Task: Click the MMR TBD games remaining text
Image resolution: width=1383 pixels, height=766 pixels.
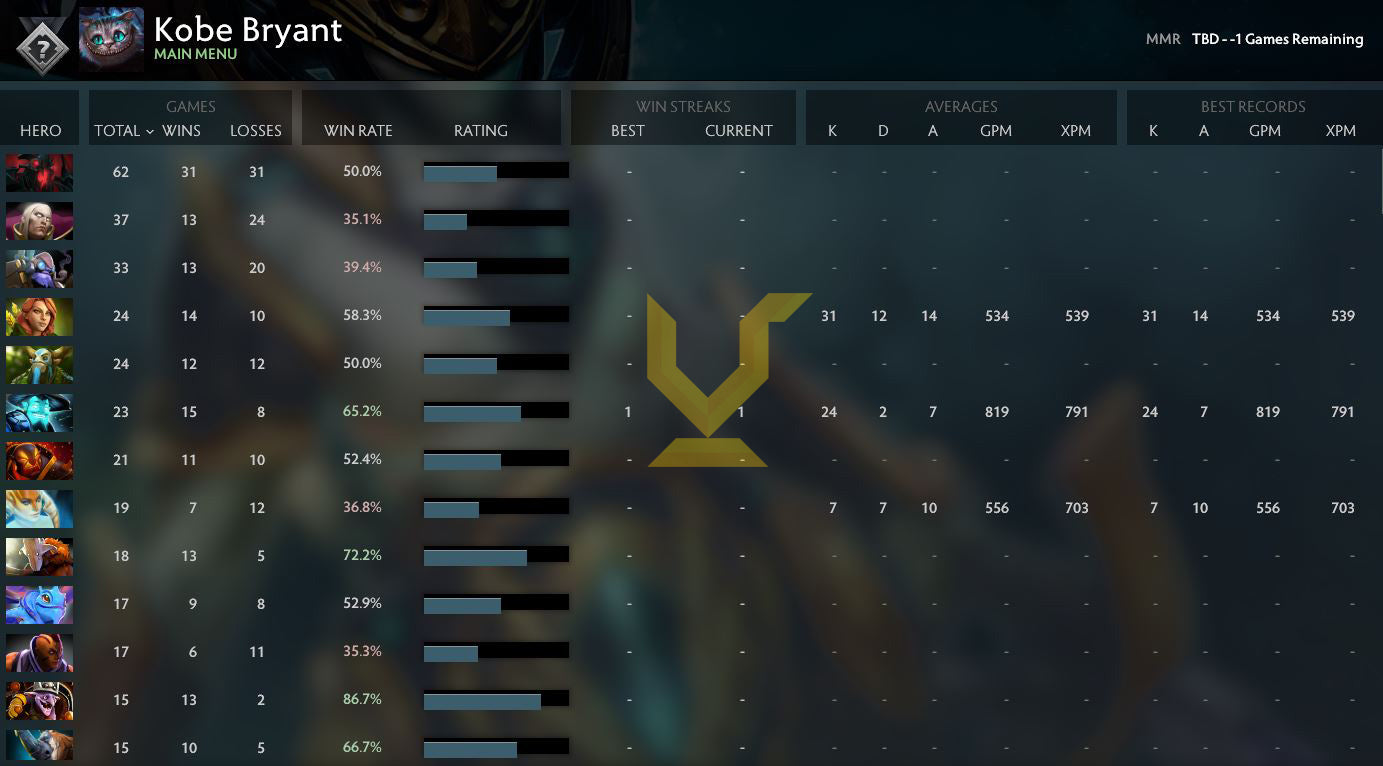Action: [x=1255, y=39]
